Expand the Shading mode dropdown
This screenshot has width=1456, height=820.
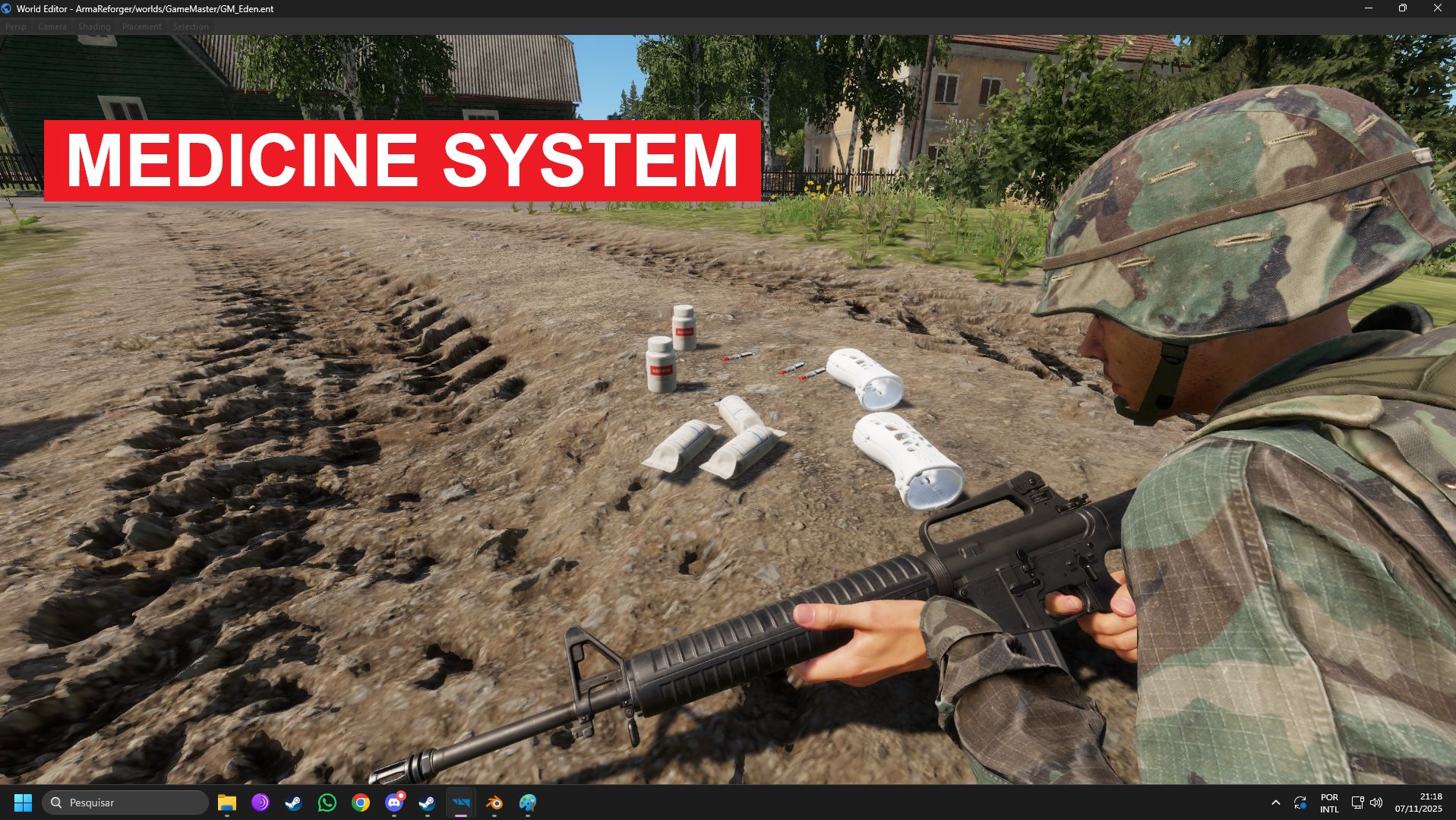click(x=94, y=26)
